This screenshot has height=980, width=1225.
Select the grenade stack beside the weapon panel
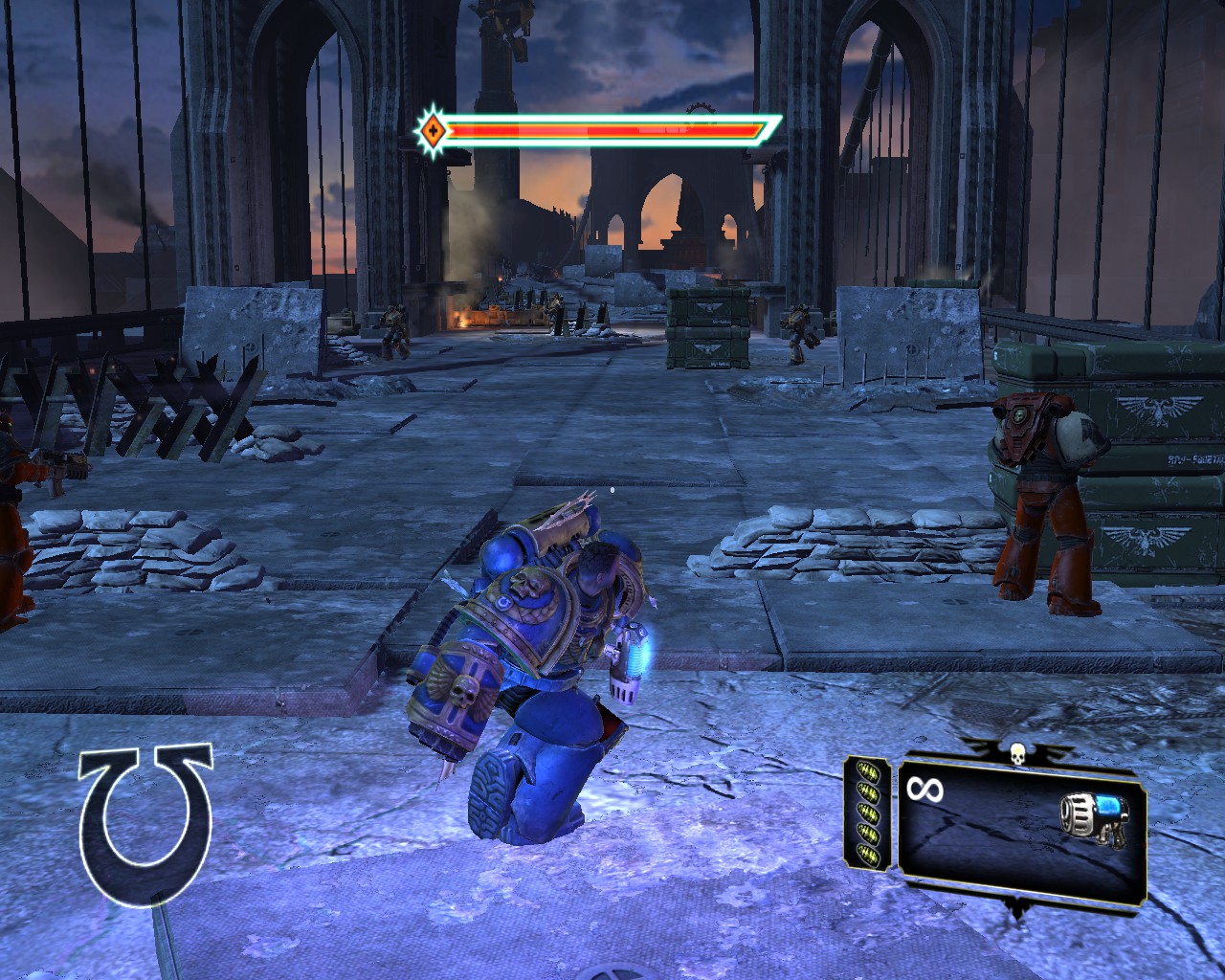pos(869,813)
